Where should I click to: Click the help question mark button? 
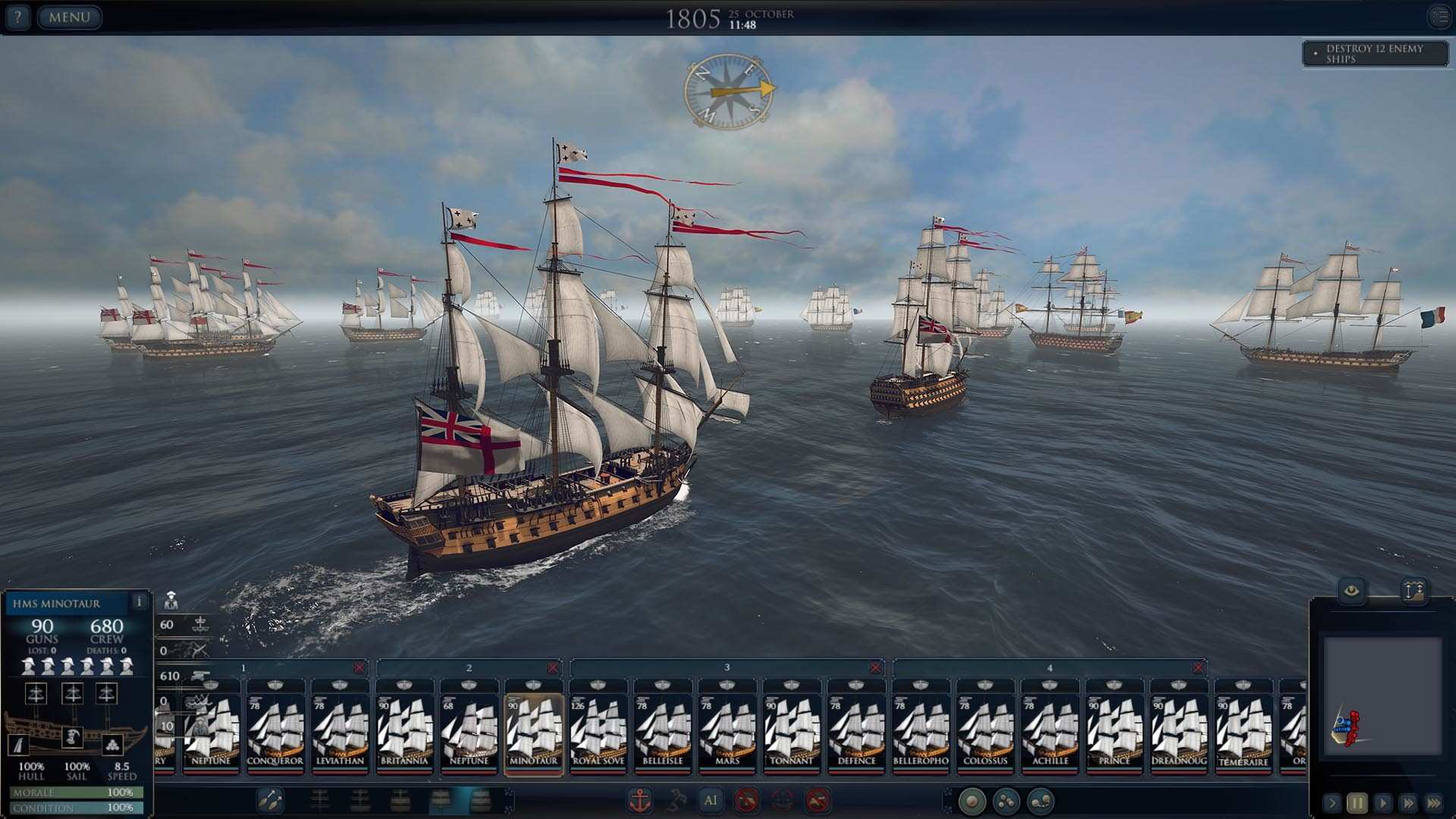[x=17, y=17]
